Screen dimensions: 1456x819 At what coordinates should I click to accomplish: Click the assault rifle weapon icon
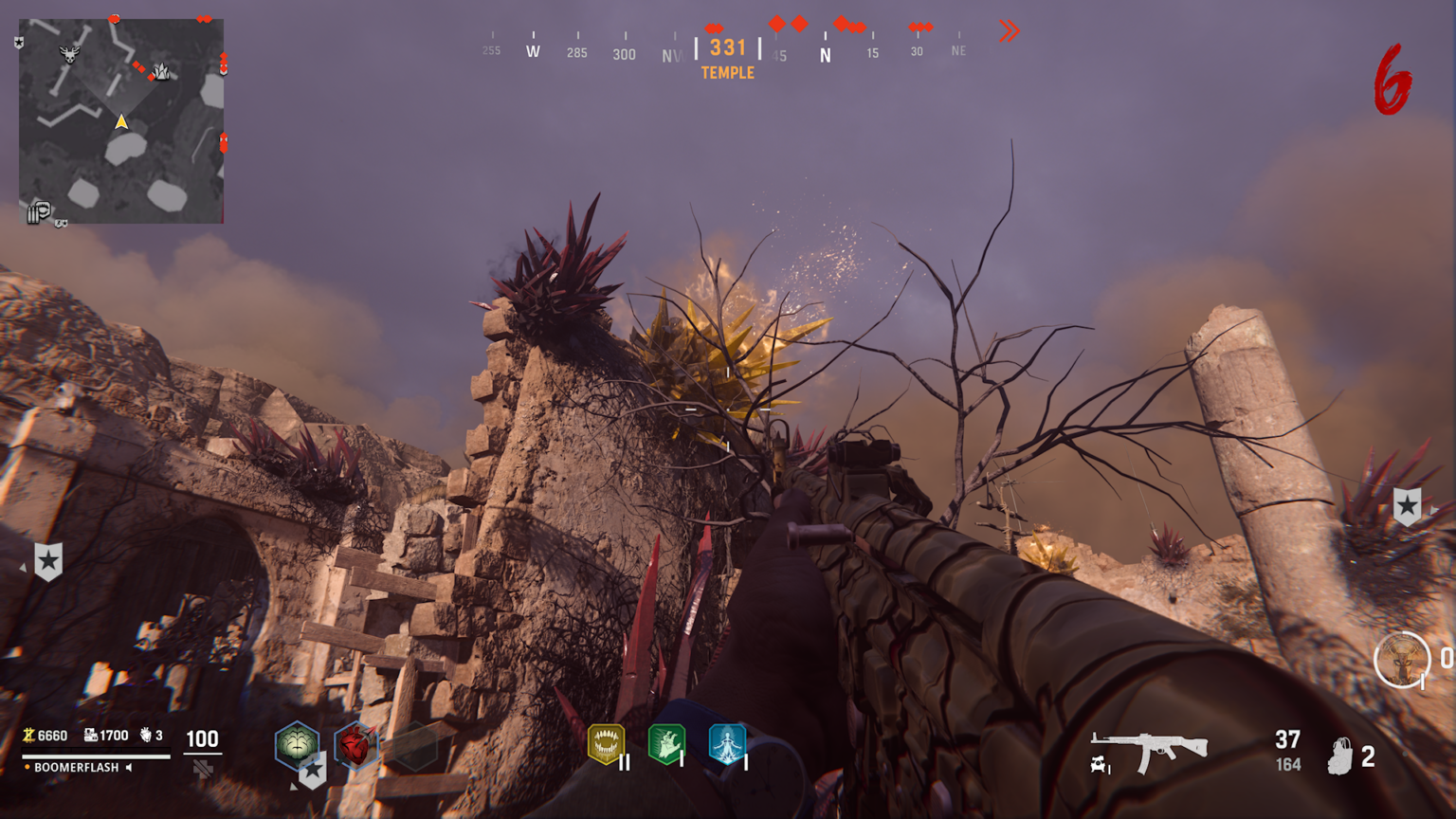(x=1150, y=750)
